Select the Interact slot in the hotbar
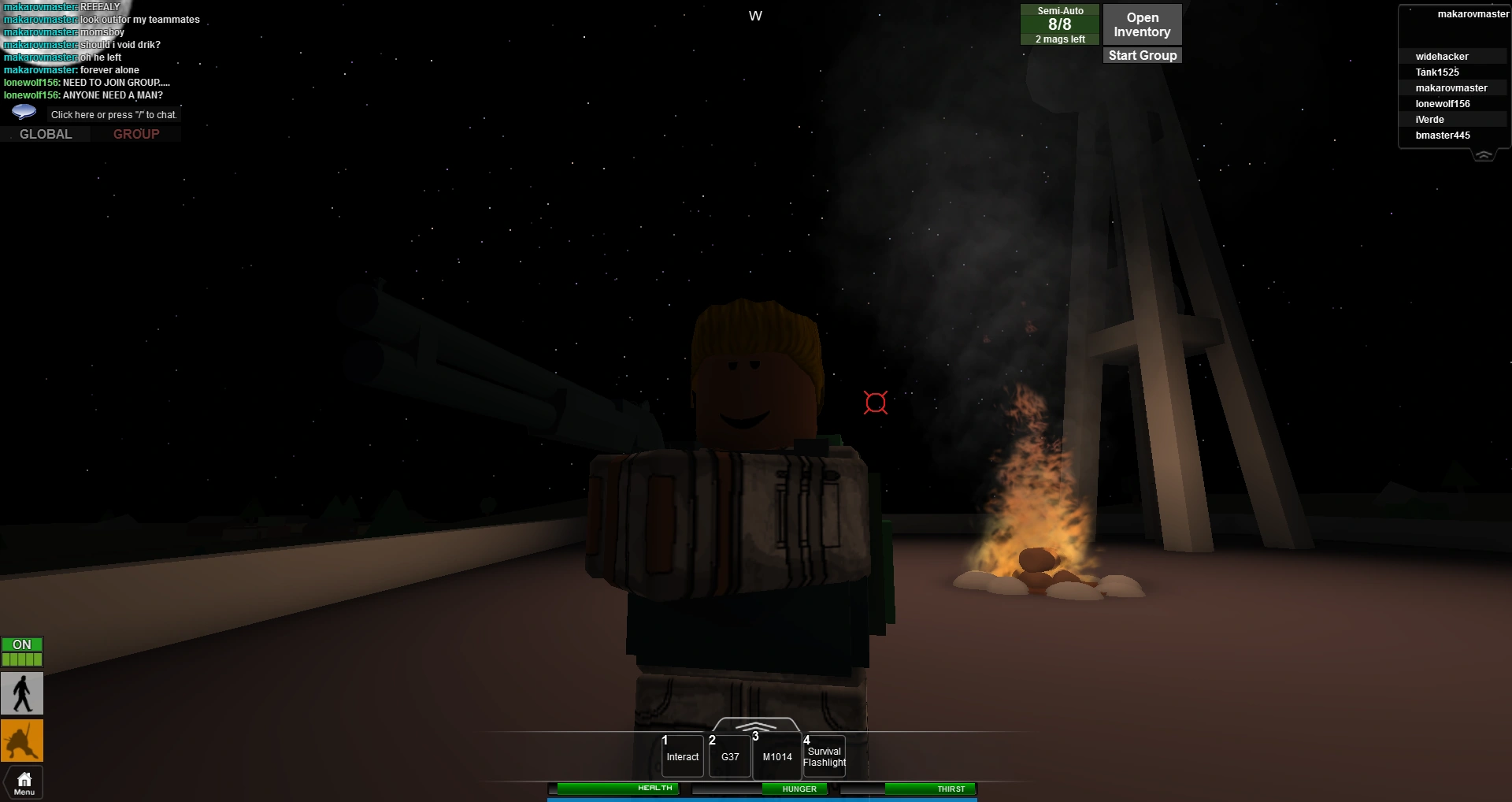 pyautogui.click(x=682, y=756)
